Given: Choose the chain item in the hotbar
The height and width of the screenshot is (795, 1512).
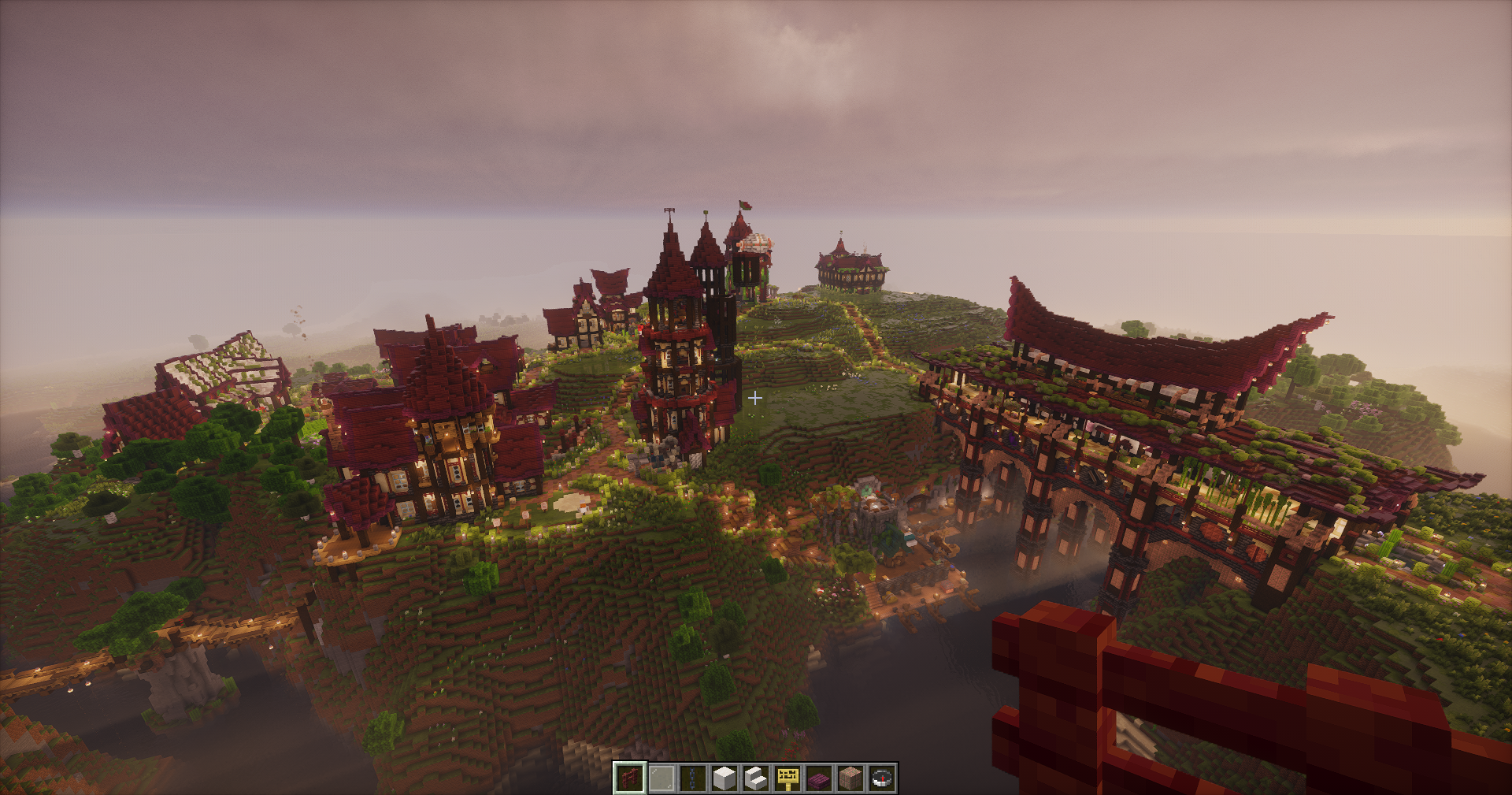Looking at the screenshot, I should click(x=693, y=778).
